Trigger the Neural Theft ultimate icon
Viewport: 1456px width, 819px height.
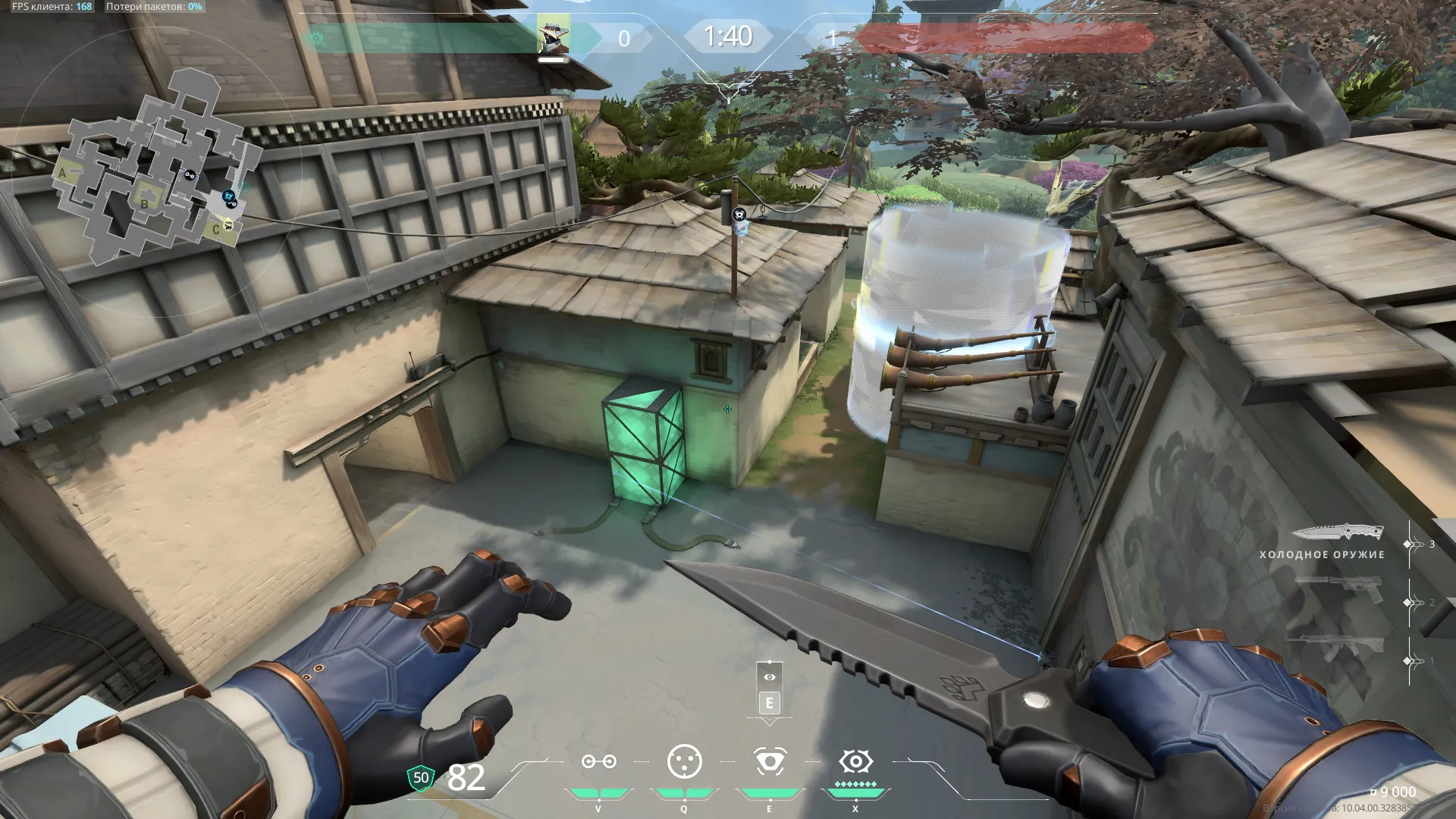point(855,761)
